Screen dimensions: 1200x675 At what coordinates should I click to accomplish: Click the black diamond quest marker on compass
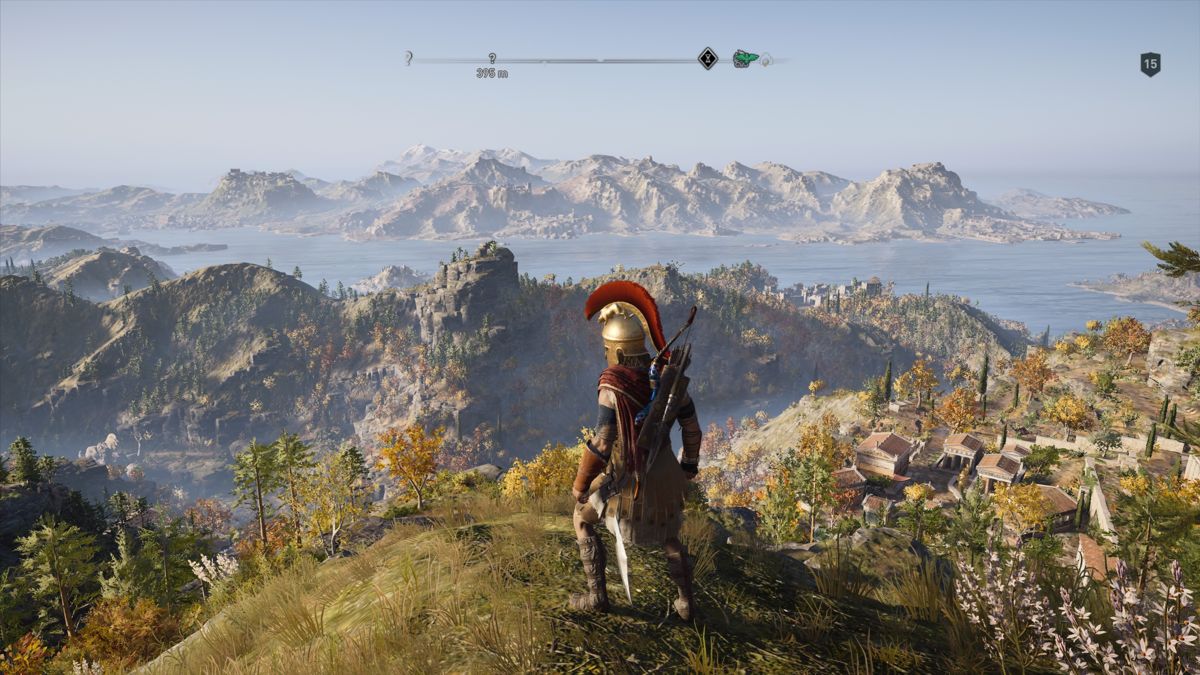[707, 58]
